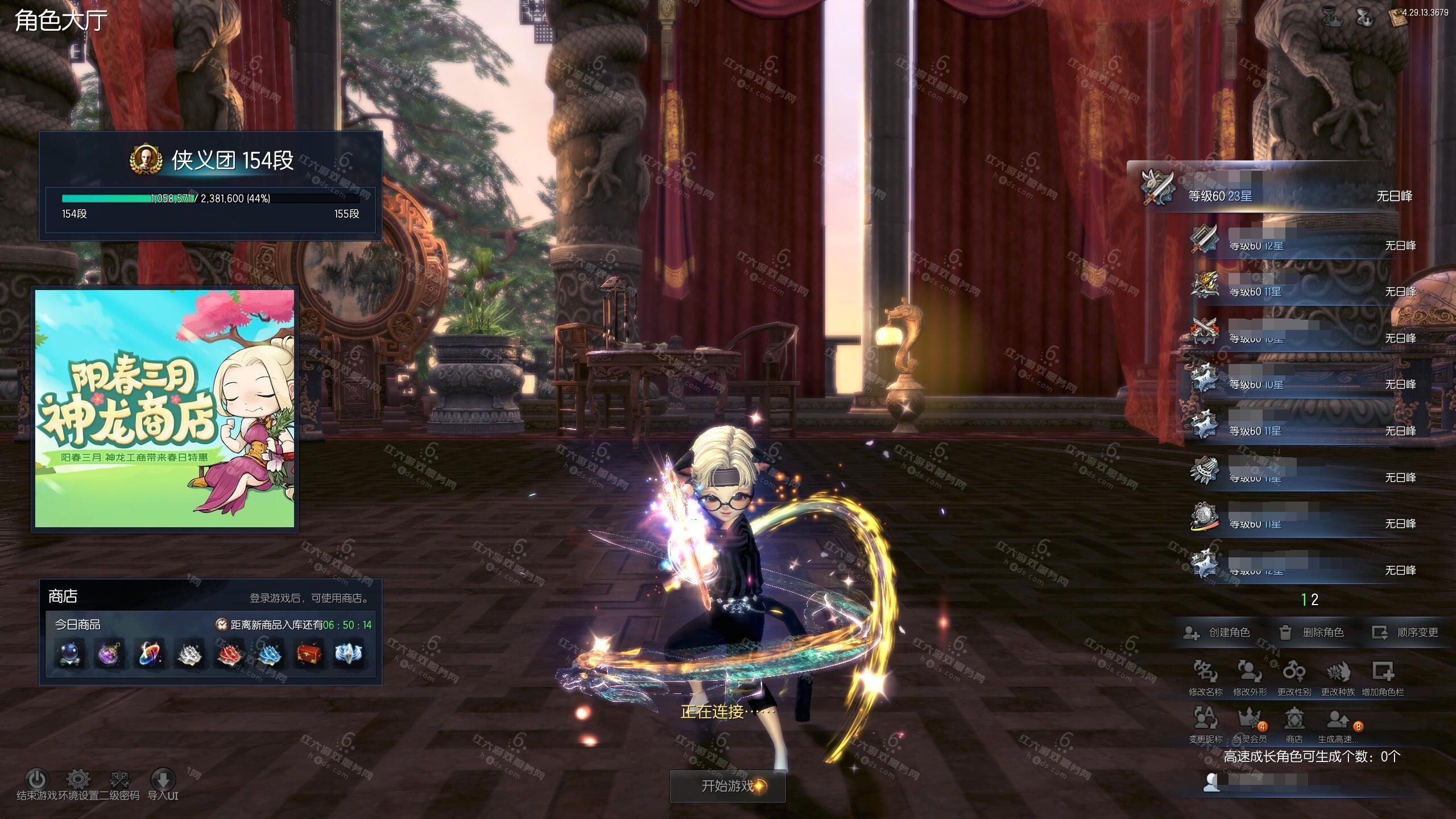The height and width of the screenshot is (819, 1456).
Task: Select 顺序变更 to reorder characters
Action: pyautogui.click(x=1405, y=632)
